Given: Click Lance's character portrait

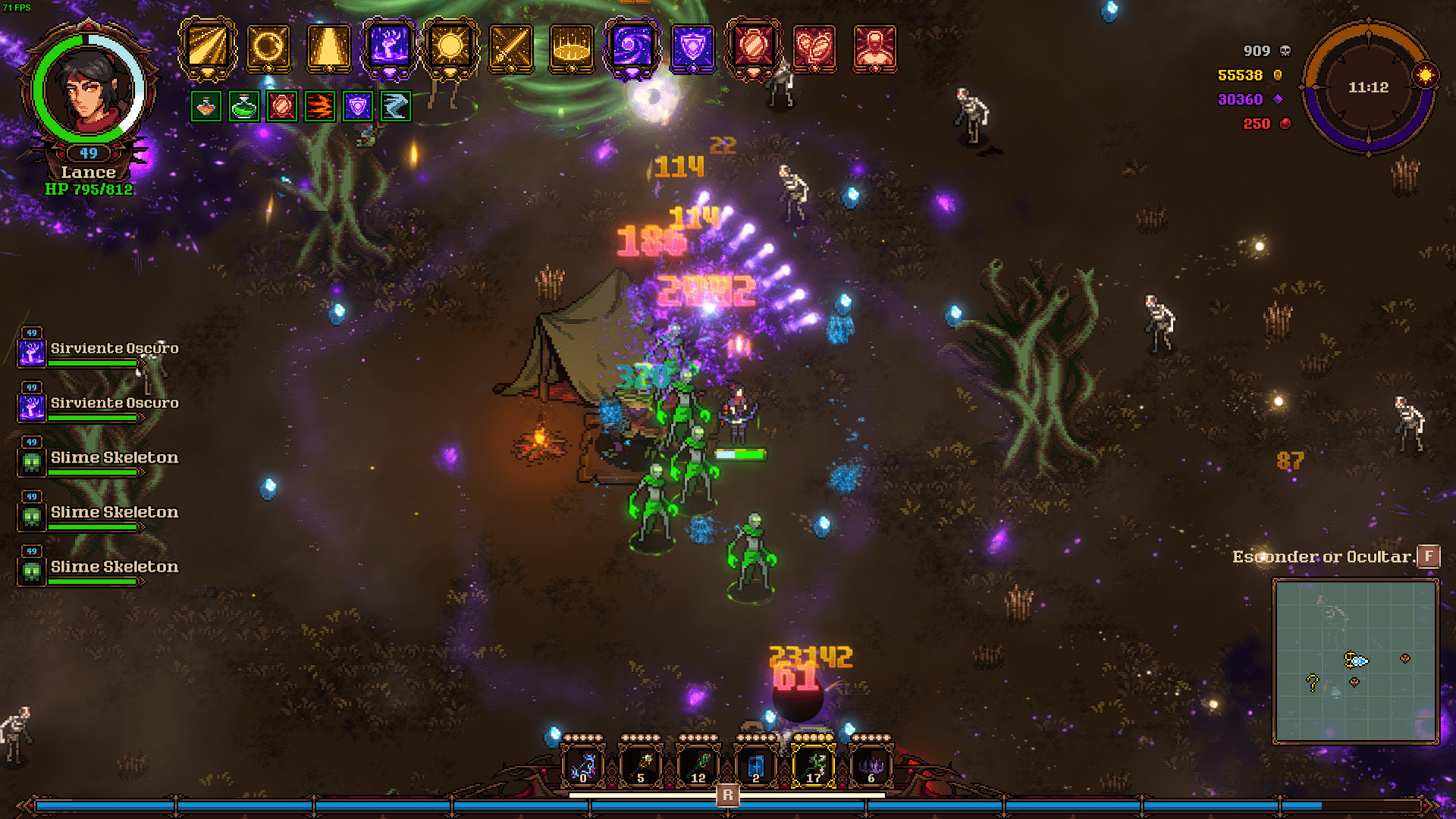Looking at the screenshot, I should coord(89,89).
